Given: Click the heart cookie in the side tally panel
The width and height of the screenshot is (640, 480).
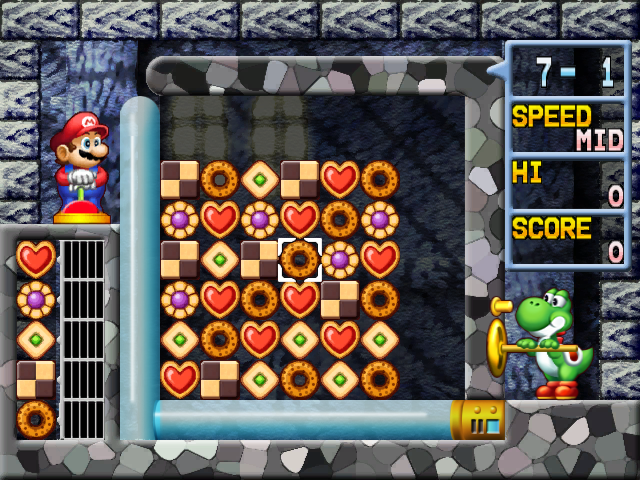Looking at the screenshot, I should tap(36, 259).
